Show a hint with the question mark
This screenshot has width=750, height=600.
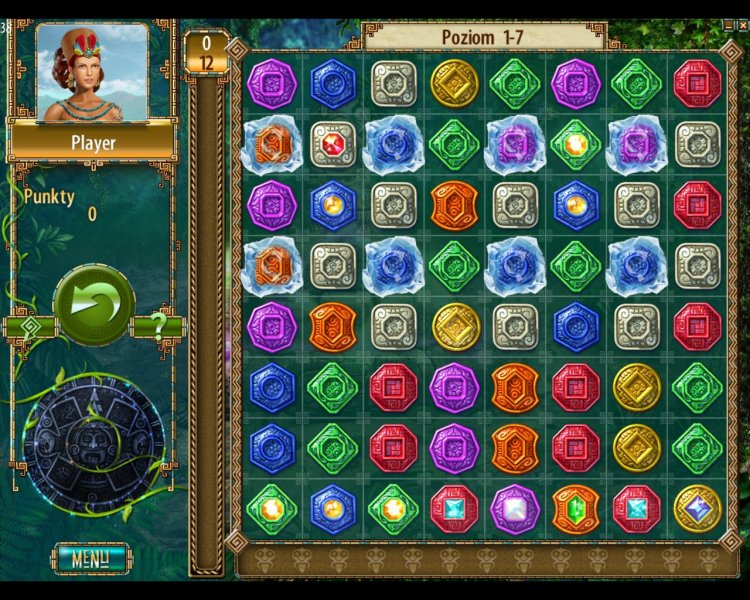coord(157,326)
